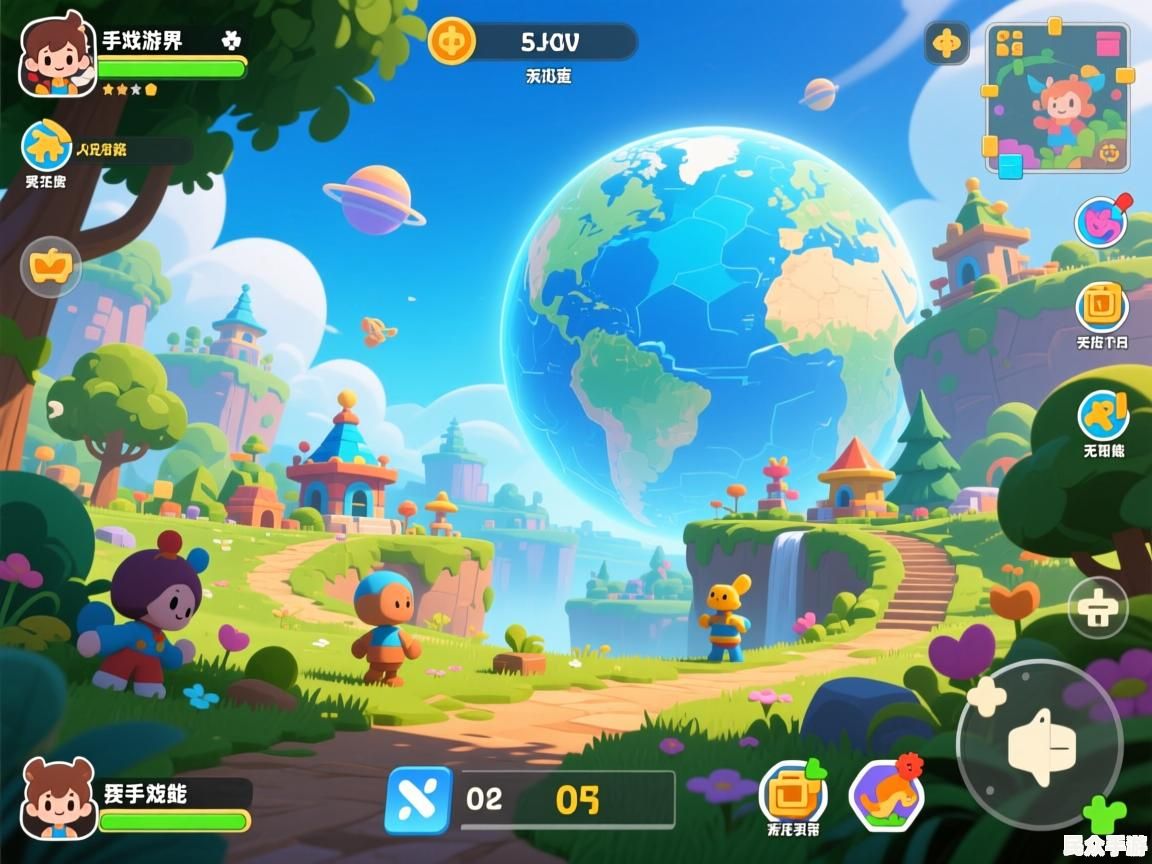Open the yellow crown button
The width and height of the screenshot is (1152, 864).
click(x=51, y=266)
